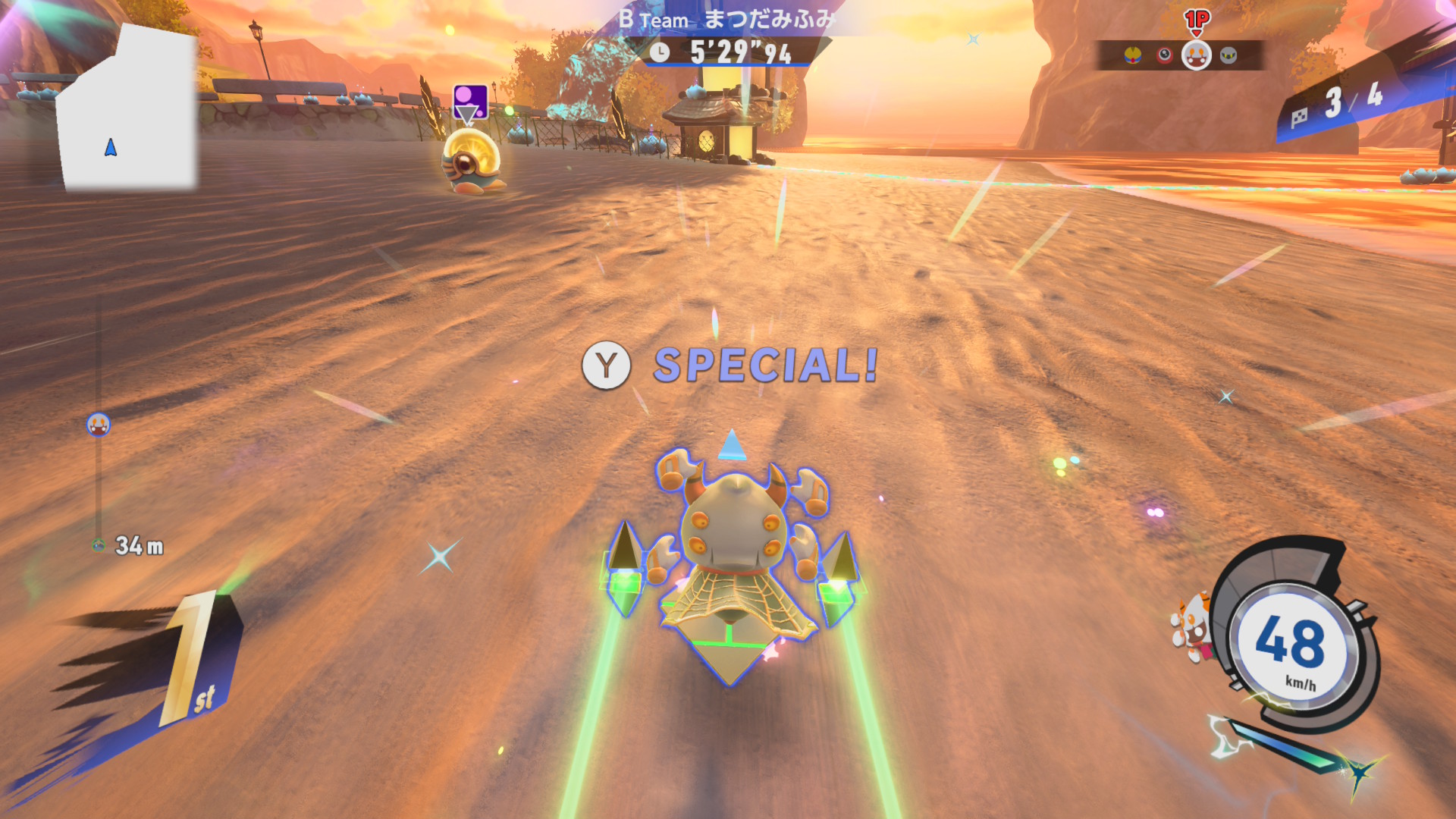The image size is (1456, 819).
Task: Select the highlighted 1P racer icon
Action: tap(1197, 55)
